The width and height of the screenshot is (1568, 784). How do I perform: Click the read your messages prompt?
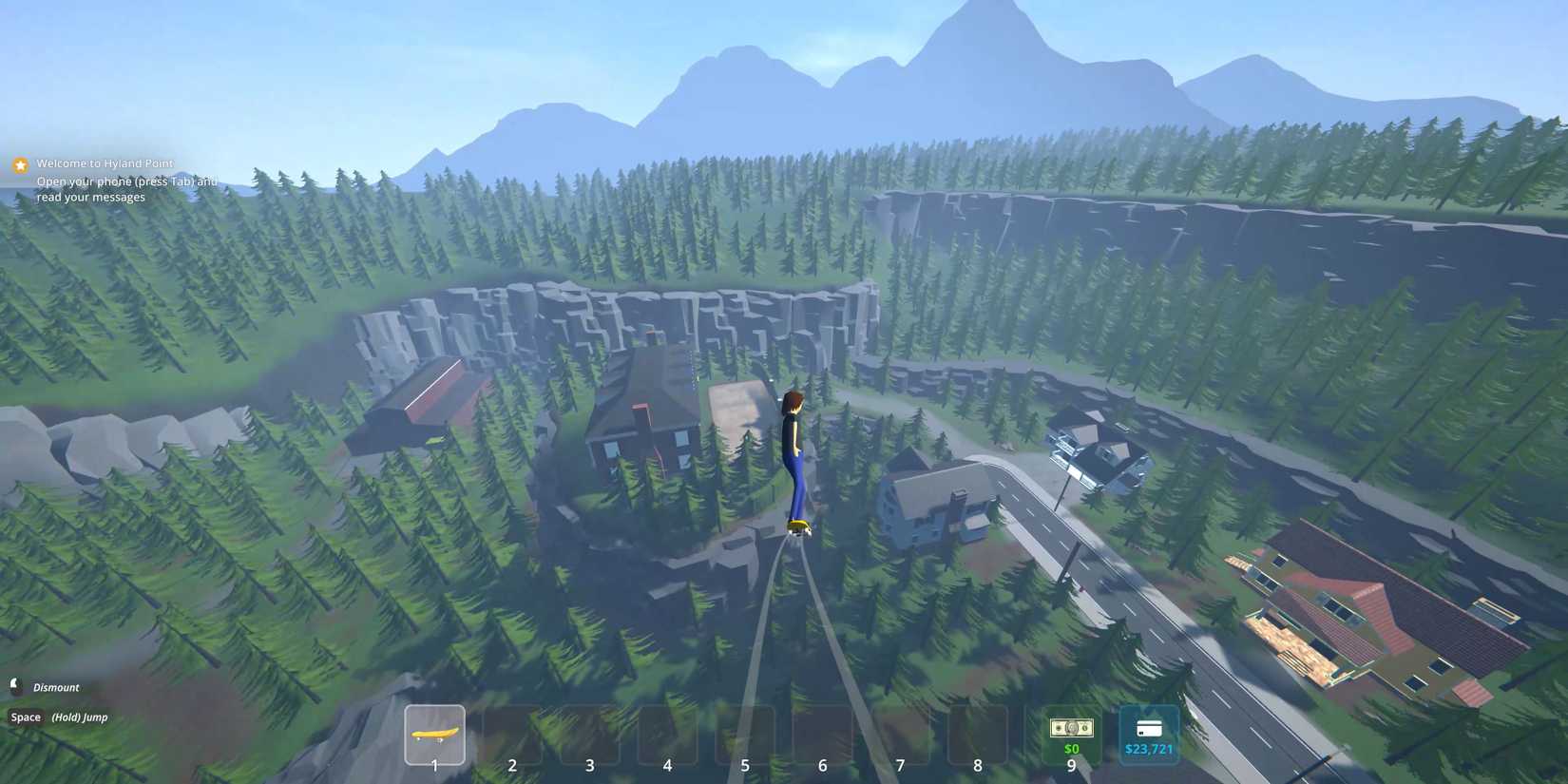tap(90, 196)
